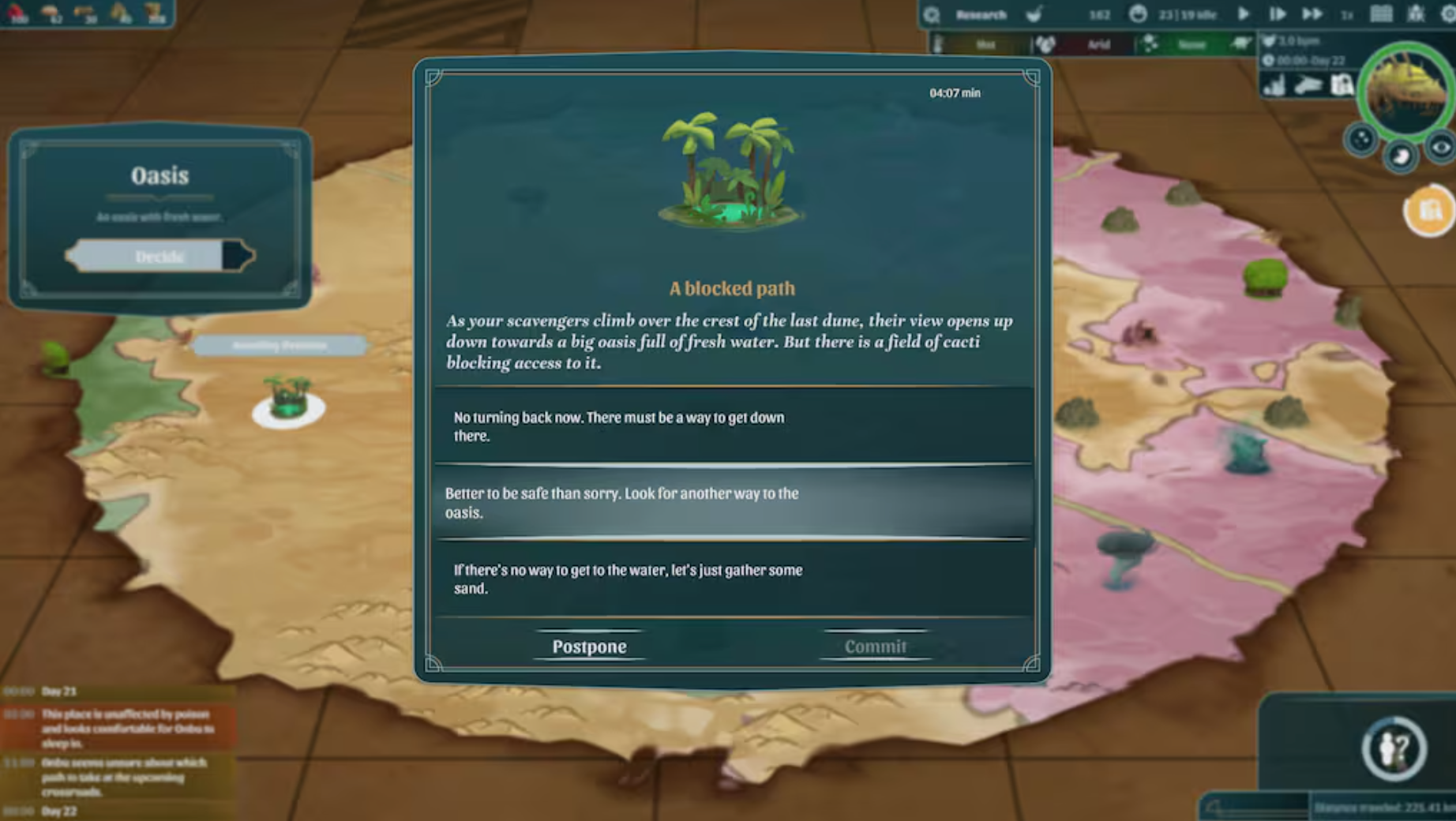
Task: Click the magnifying glass search icon
Action: 933,13
